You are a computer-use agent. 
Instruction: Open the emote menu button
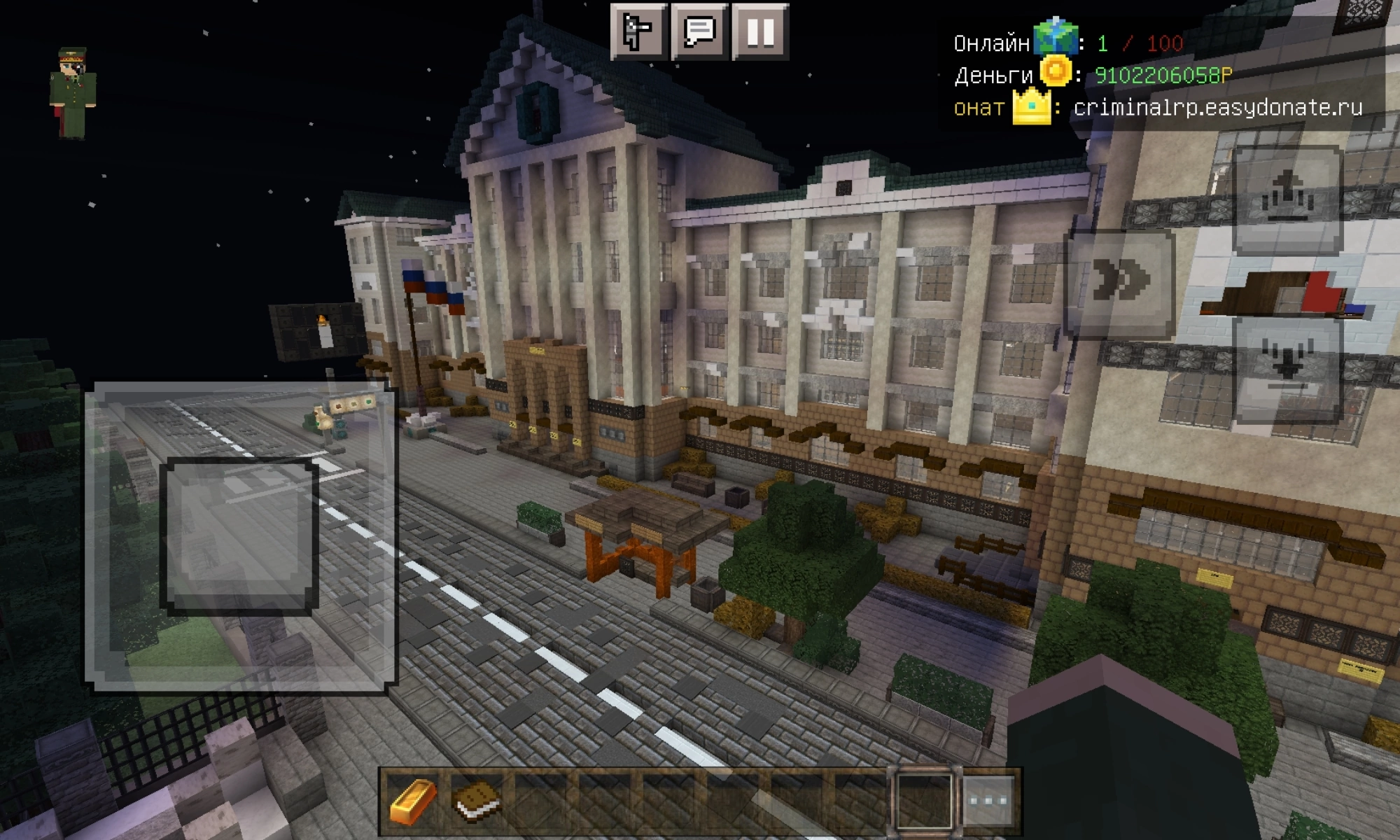tap(638, 31)
